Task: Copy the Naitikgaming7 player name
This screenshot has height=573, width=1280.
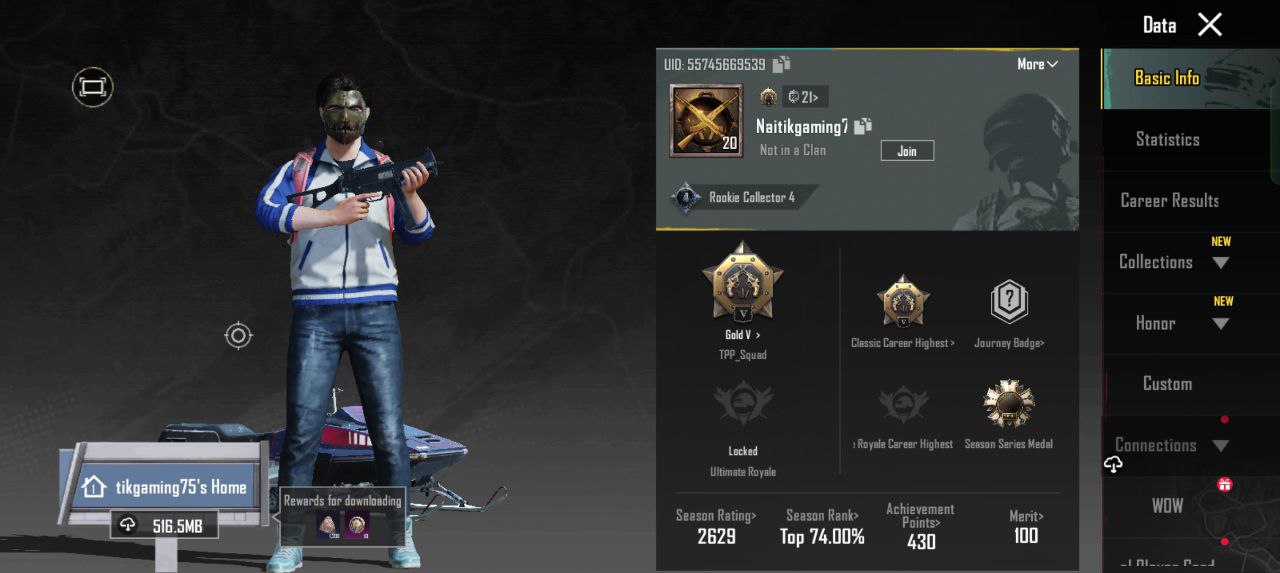Action: [x=863, y=126]
